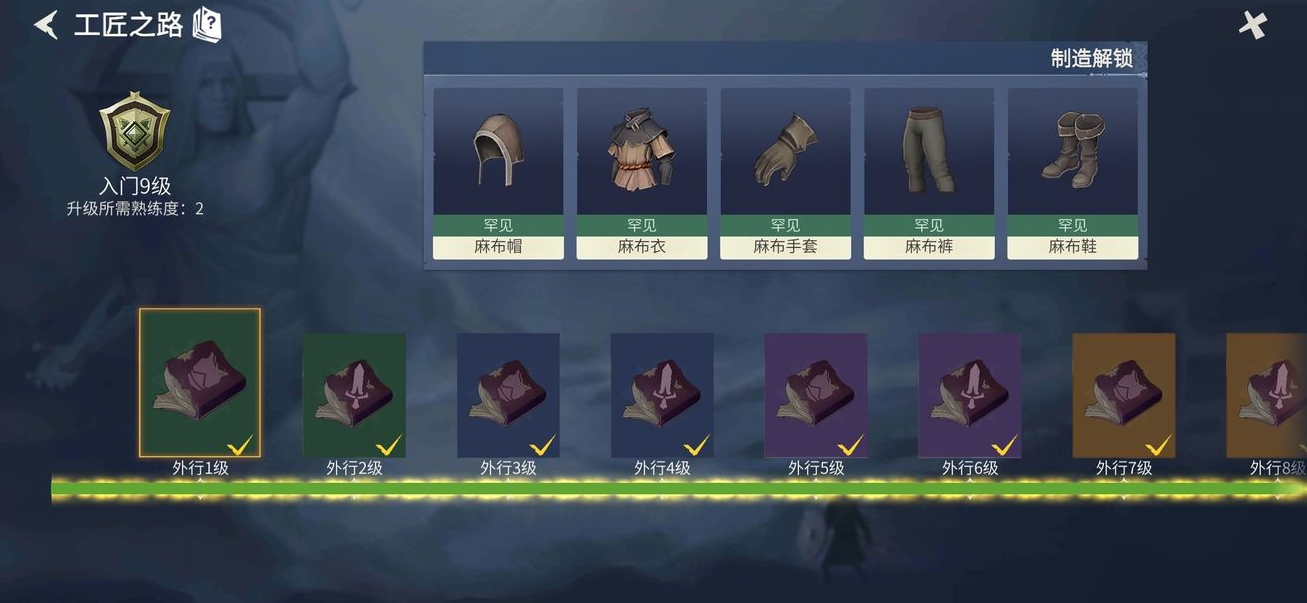The image size is (1307, 603).
Task: Open the 外行3级 level tile
Action: (508, 395)
